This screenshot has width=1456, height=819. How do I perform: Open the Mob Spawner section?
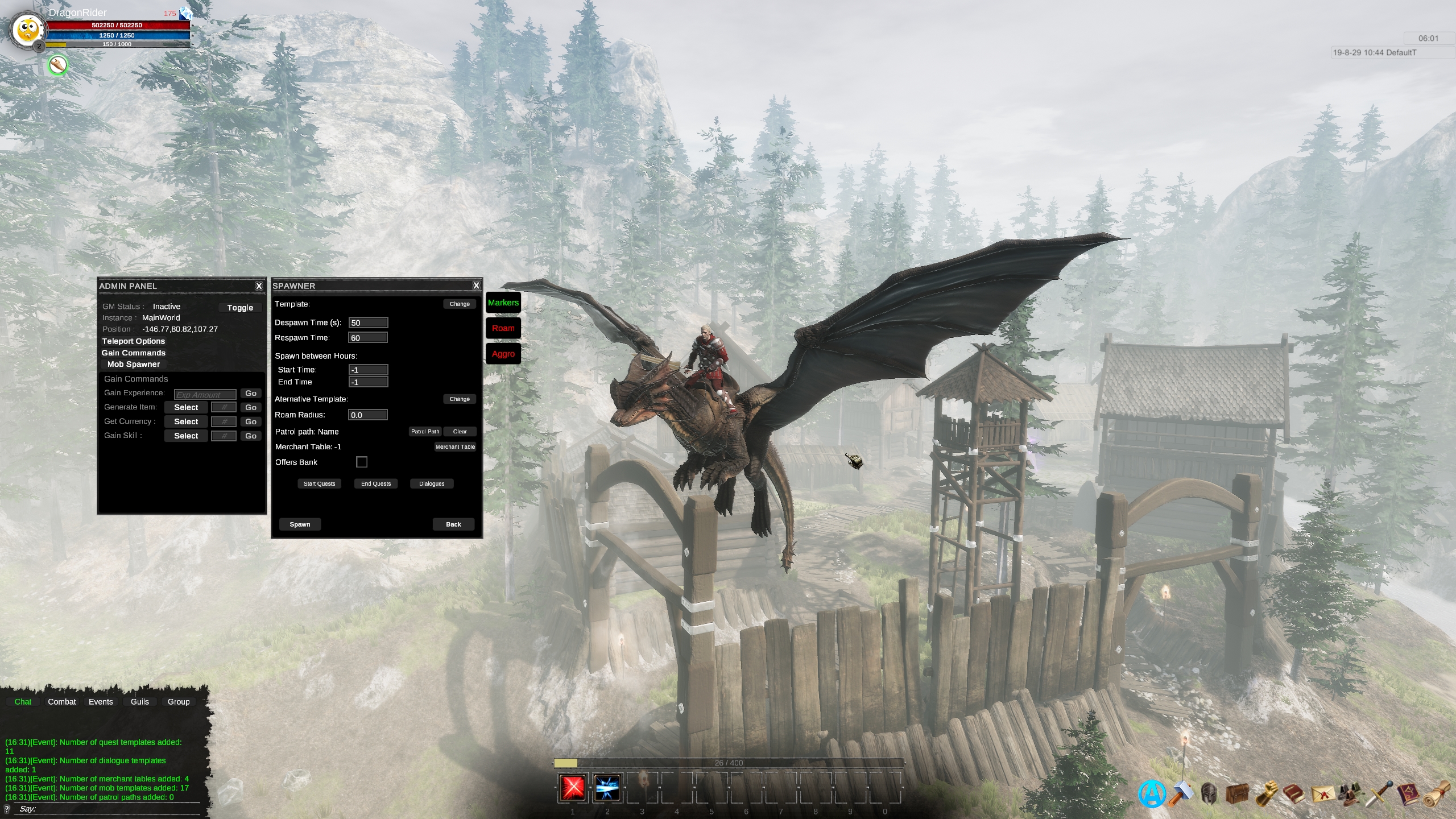(134, 365)
